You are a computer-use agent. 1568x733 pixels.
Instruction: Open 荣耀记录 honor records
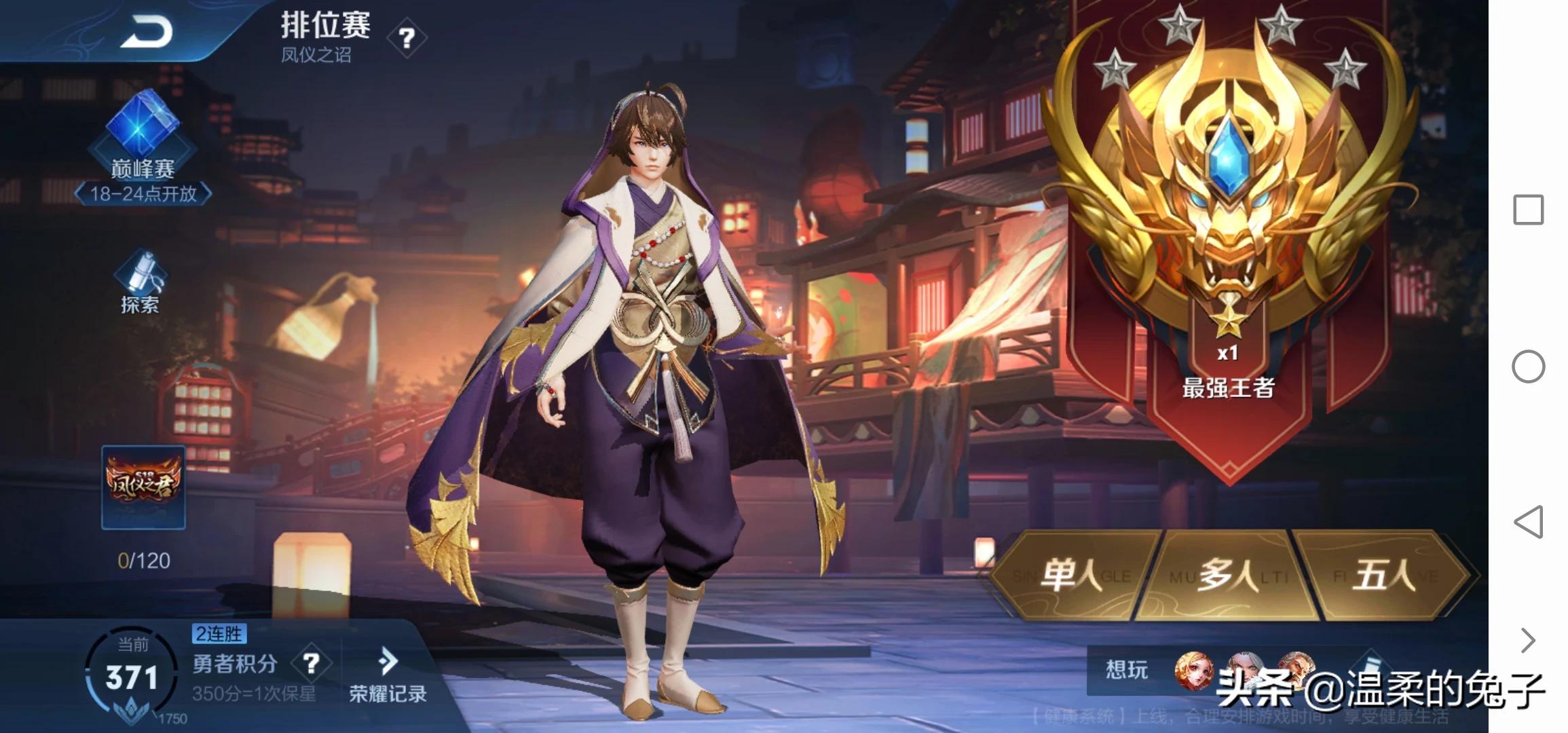[x=388, y=675]
